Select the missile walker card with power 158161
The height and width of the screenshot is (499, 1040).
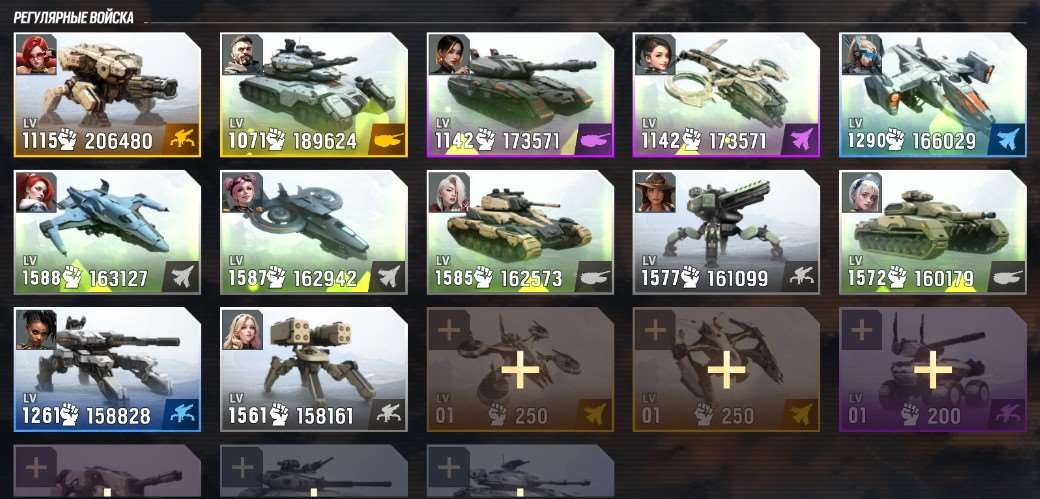pos(313,369)
